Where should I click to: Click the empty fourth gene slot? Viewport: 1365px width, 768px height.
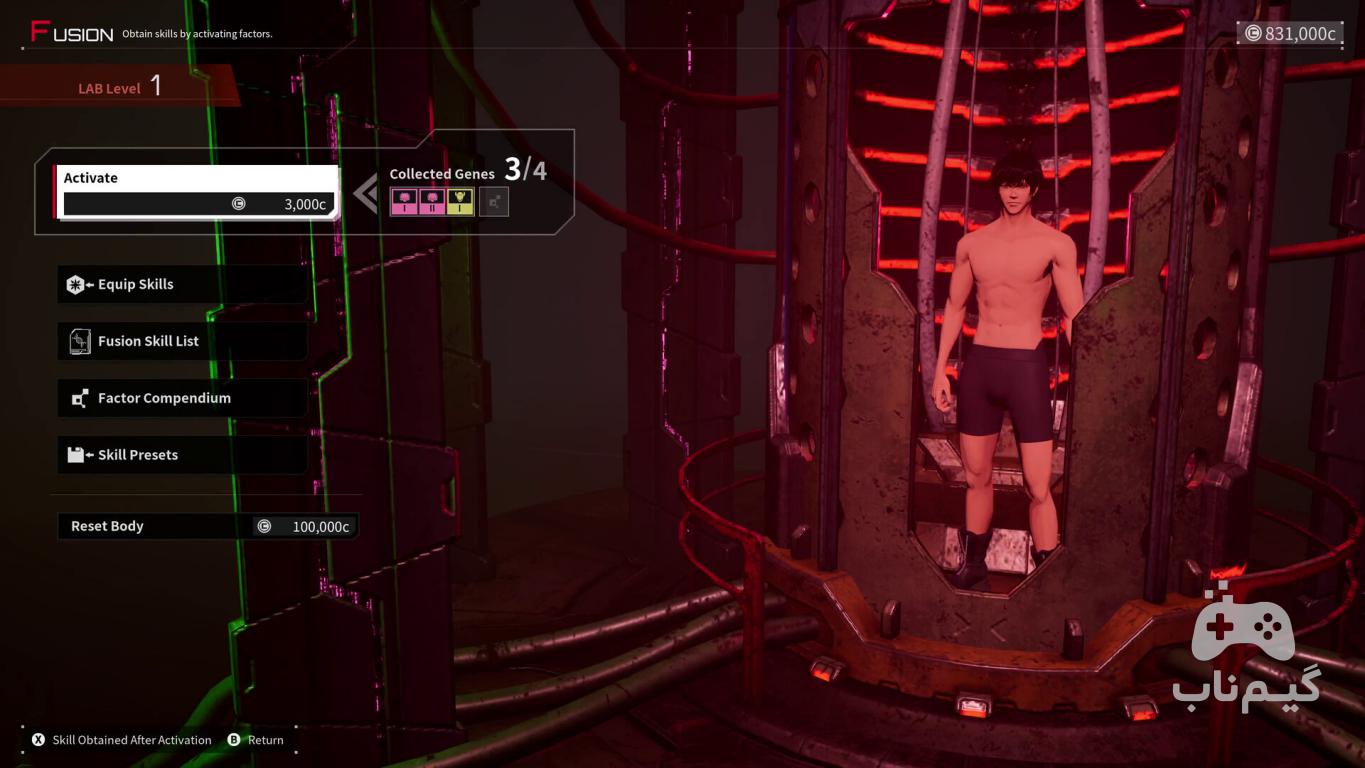point(494,202)
